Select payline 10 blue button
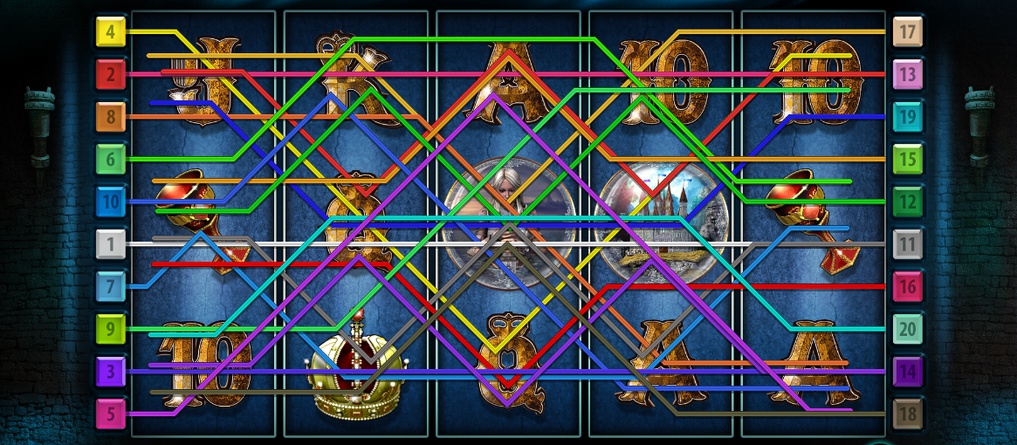Viewport: 1017px width, 445px height. (x=110, y=201)
